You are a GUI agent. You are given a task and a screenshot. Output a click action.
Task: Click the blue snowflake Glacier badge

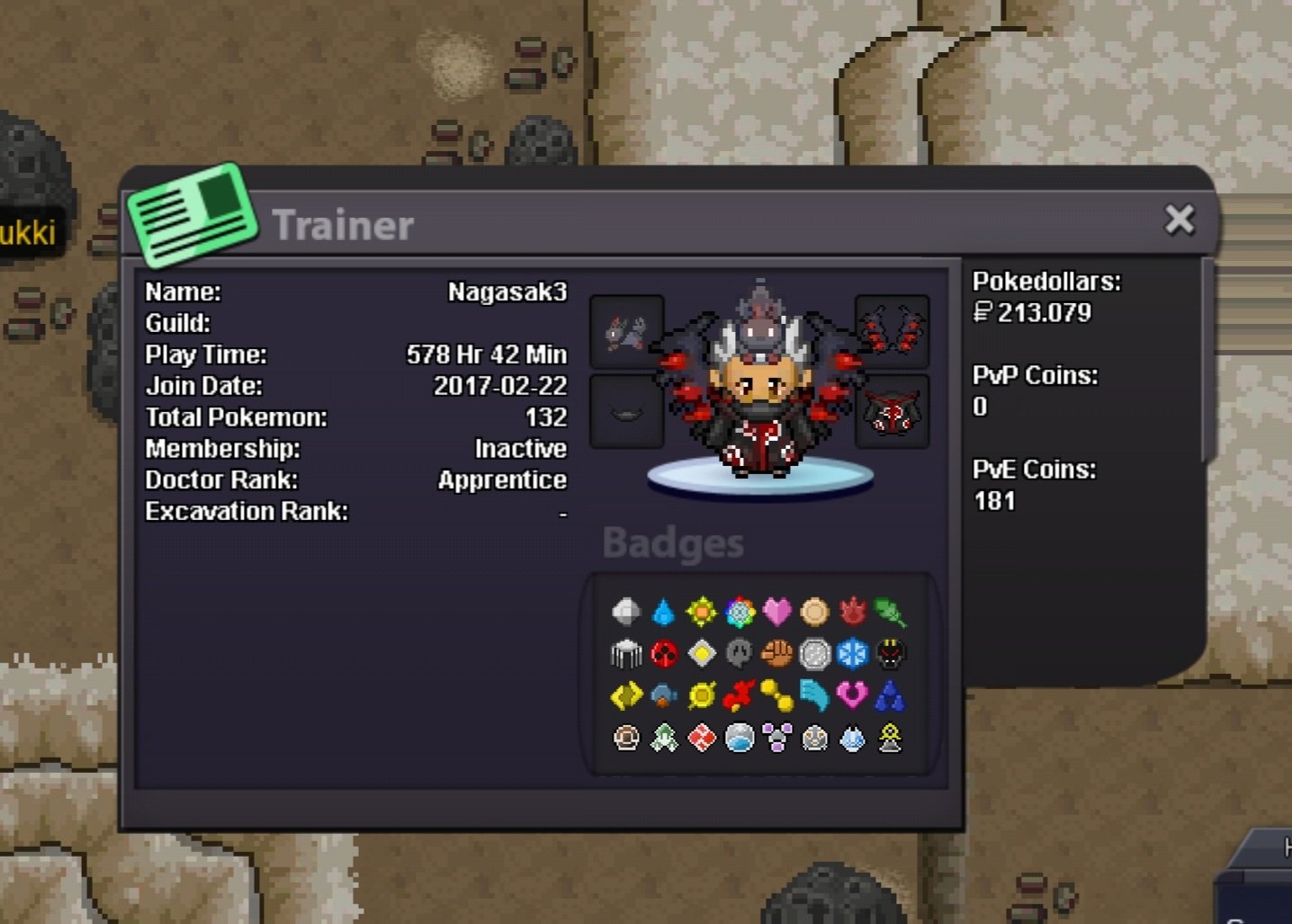(852, 654)
